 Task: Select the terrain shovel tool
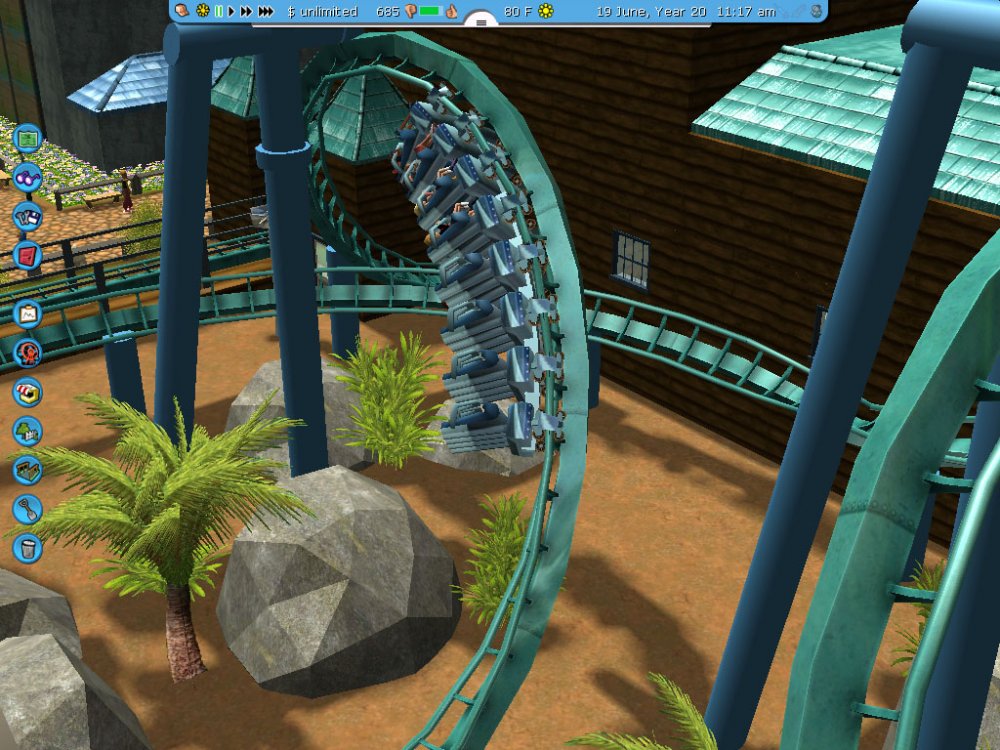[27, 509]
